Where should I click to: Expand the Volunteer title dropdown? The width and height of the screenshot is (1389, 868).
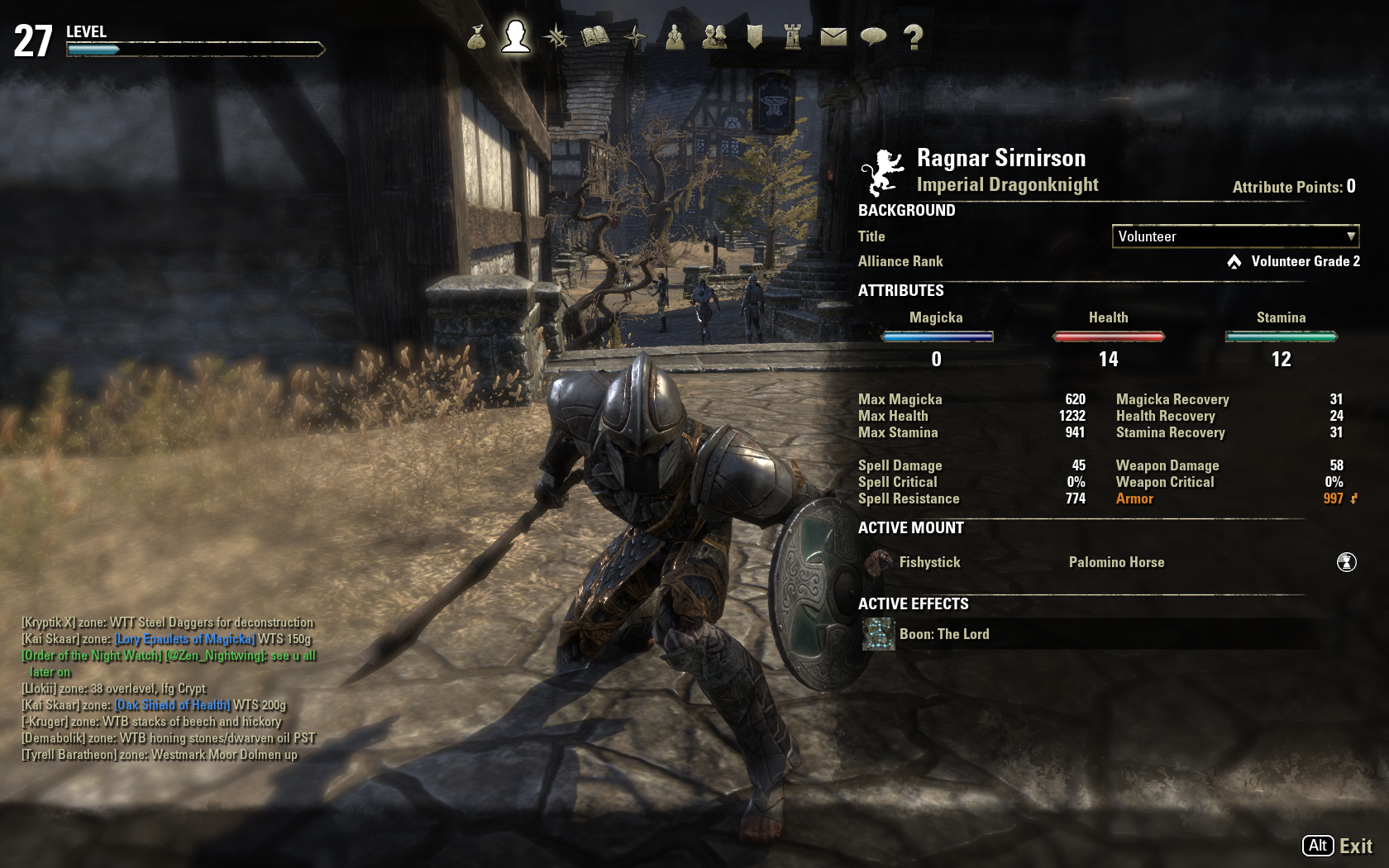[x=1235, y=236]
